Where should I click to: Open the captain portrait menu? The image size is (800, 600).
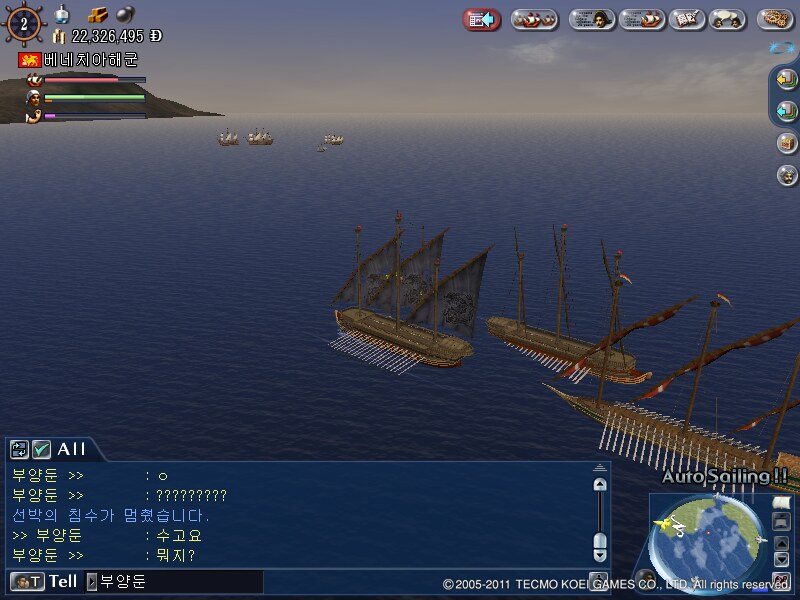[592, 19]
